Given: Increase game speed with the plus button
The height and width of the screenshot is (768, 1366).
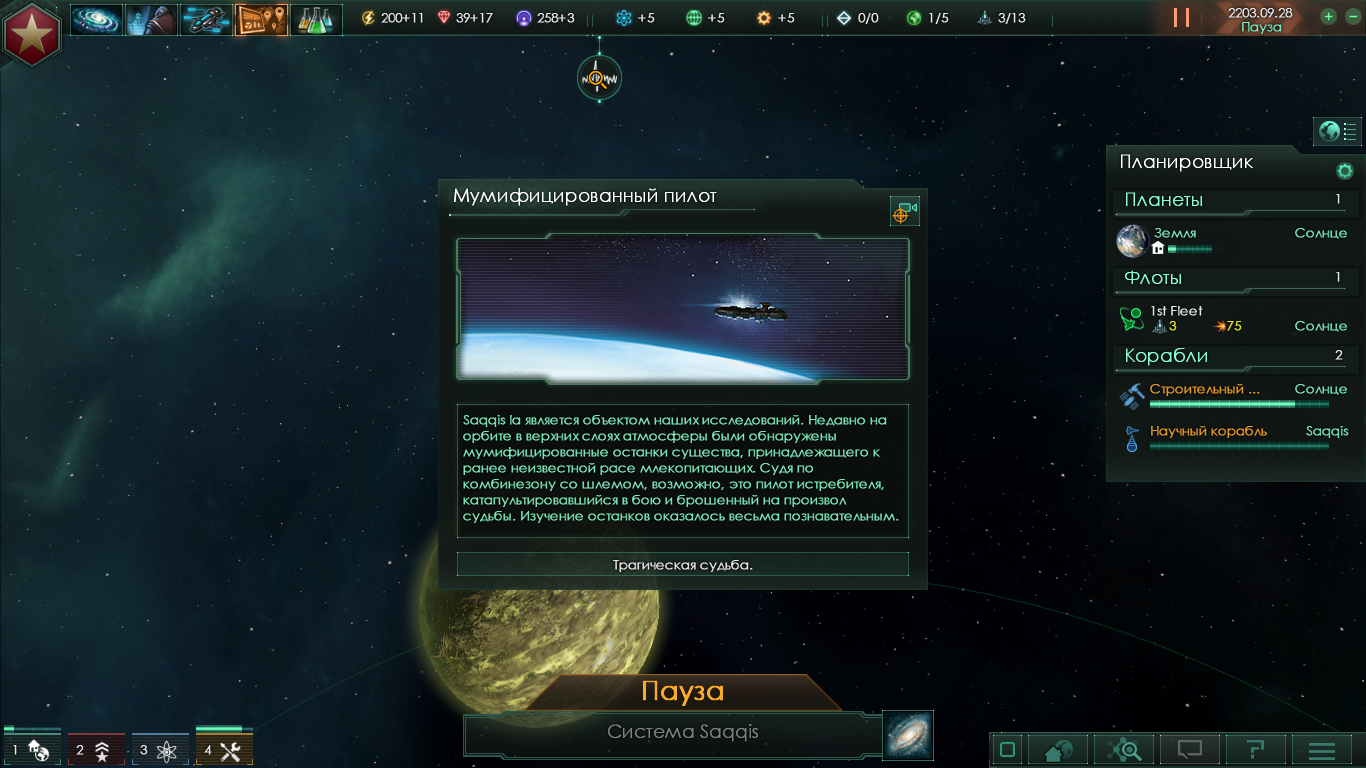Looking at the screenshot, I should click(1328, 16).
